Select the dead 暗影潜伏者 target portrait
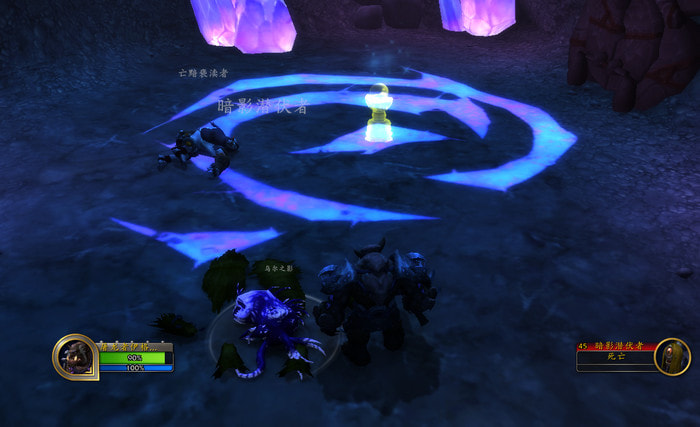This screenshot has width=700, height=427. [671, 356]
